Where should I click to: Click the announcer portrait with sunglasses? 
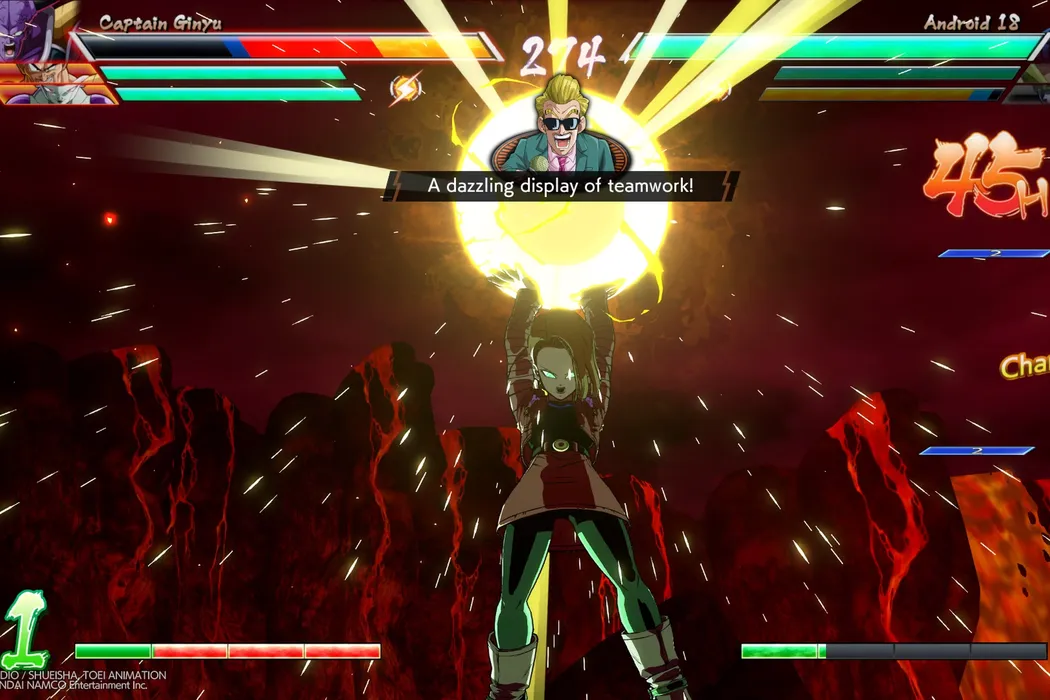(559, 127)
